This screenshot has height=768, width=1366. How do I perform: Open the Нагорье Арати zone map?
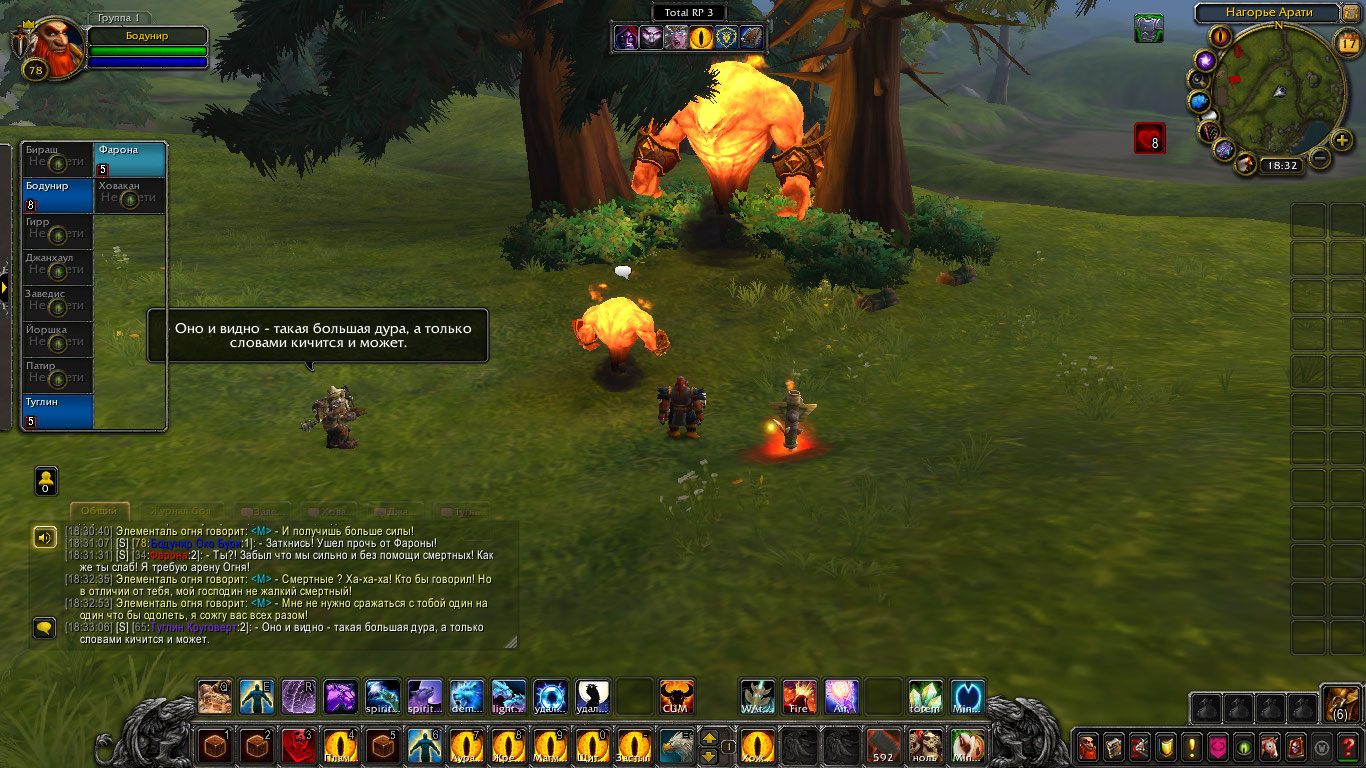(1268, 13)
